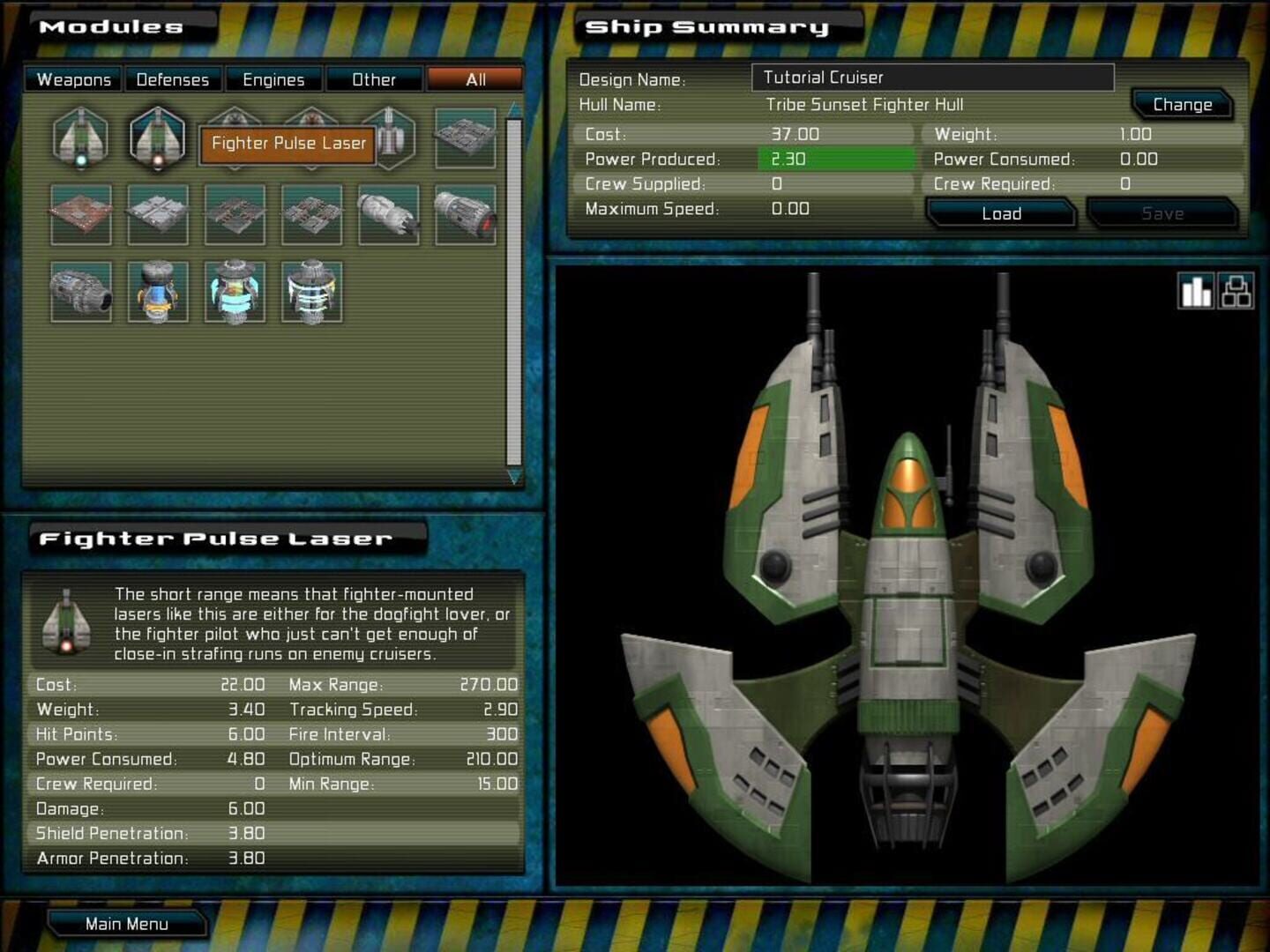Image resolution: width=1270 pixels, height=952 pixels.
Task: Click the scroll-down arrow on module list
Action: tap(512, 478)
